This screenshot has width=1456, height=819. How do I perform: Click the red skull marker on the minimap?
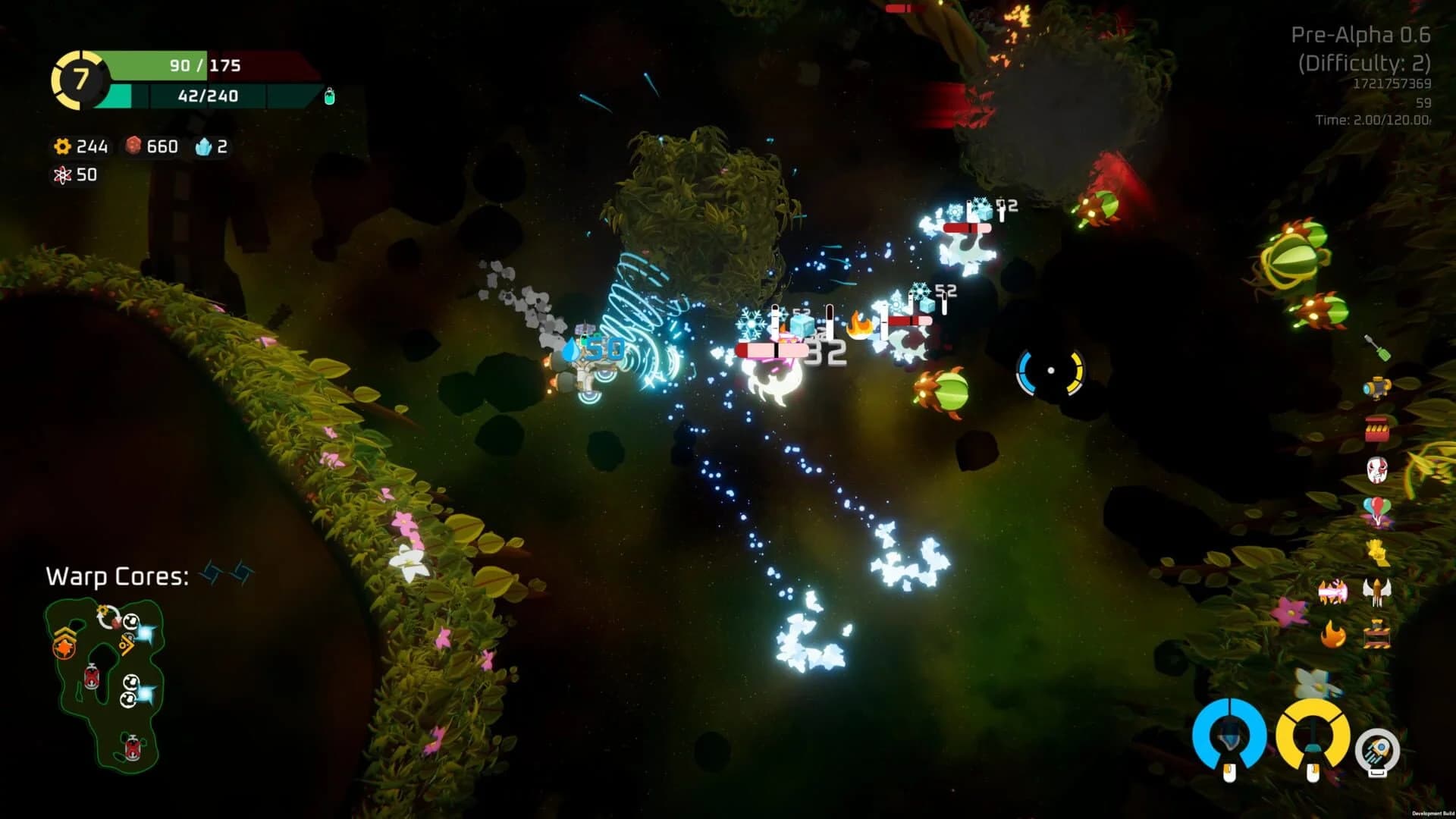tap(93, 676)
